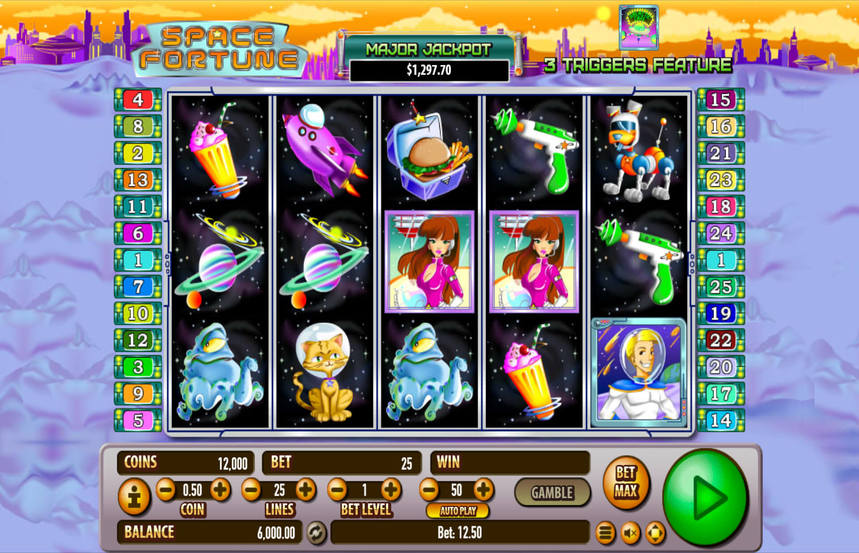Hit the Bet Max button
The image size is (859, 553).
[x=626, y=483]
